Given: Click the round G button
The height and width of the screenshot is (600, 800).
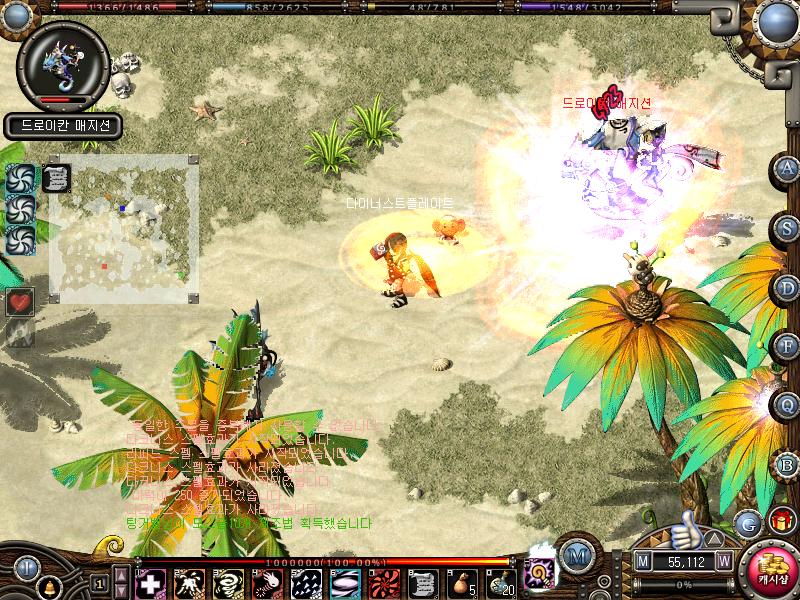Looking at the screenshot, I should coord(747,522).
